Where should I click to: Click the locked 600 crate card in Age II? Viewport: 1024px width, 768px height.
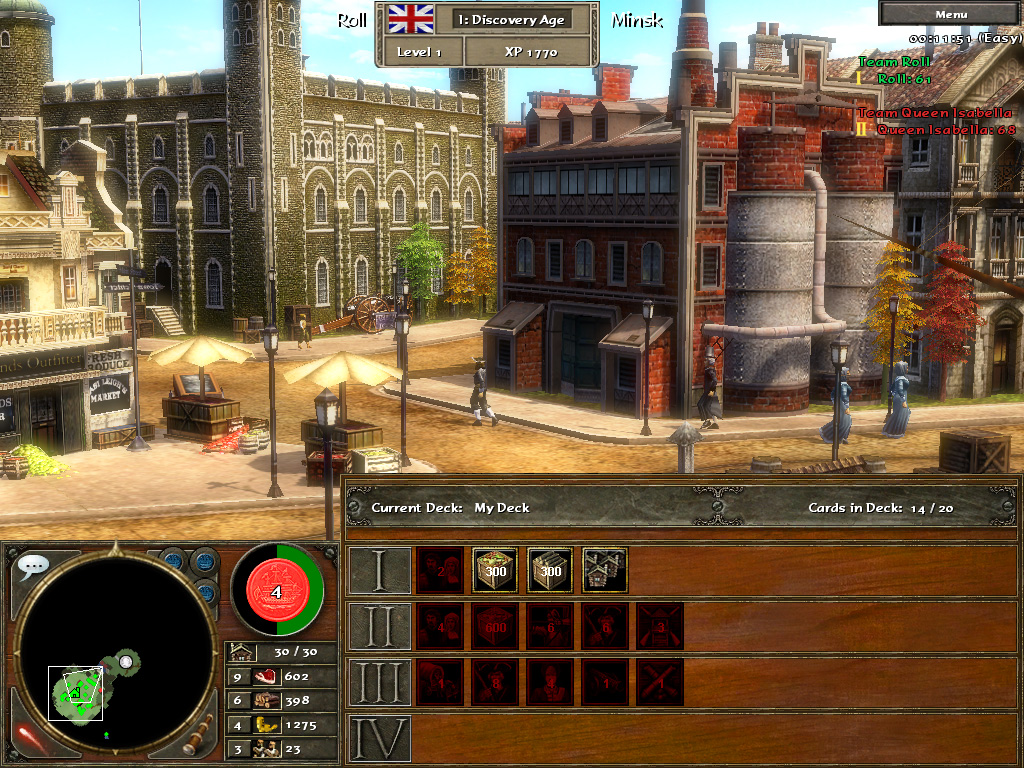pyautogui.click(x=495, y=626)
